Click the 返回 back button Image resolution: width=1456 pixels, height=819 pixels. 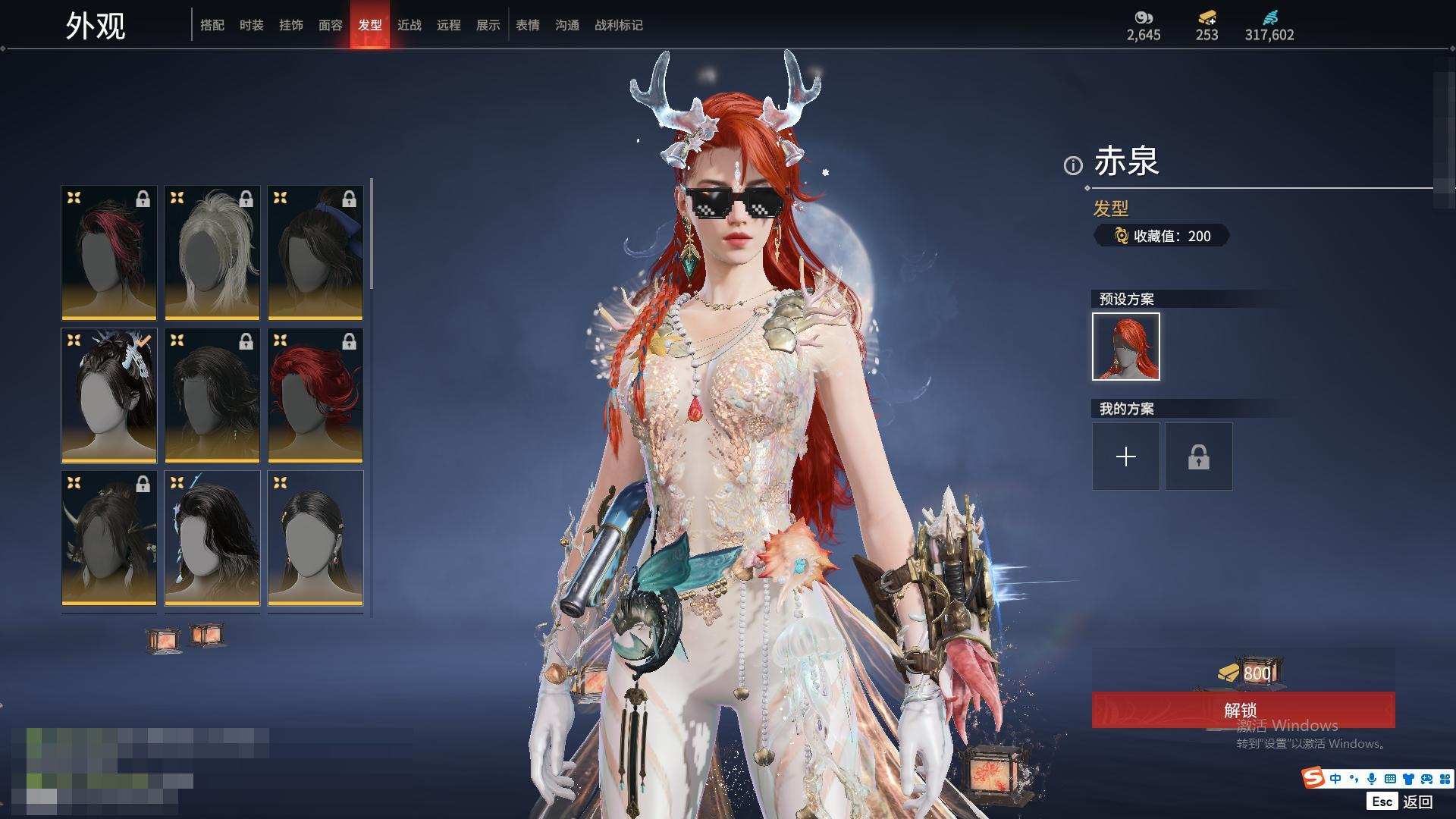(1417, 802)
